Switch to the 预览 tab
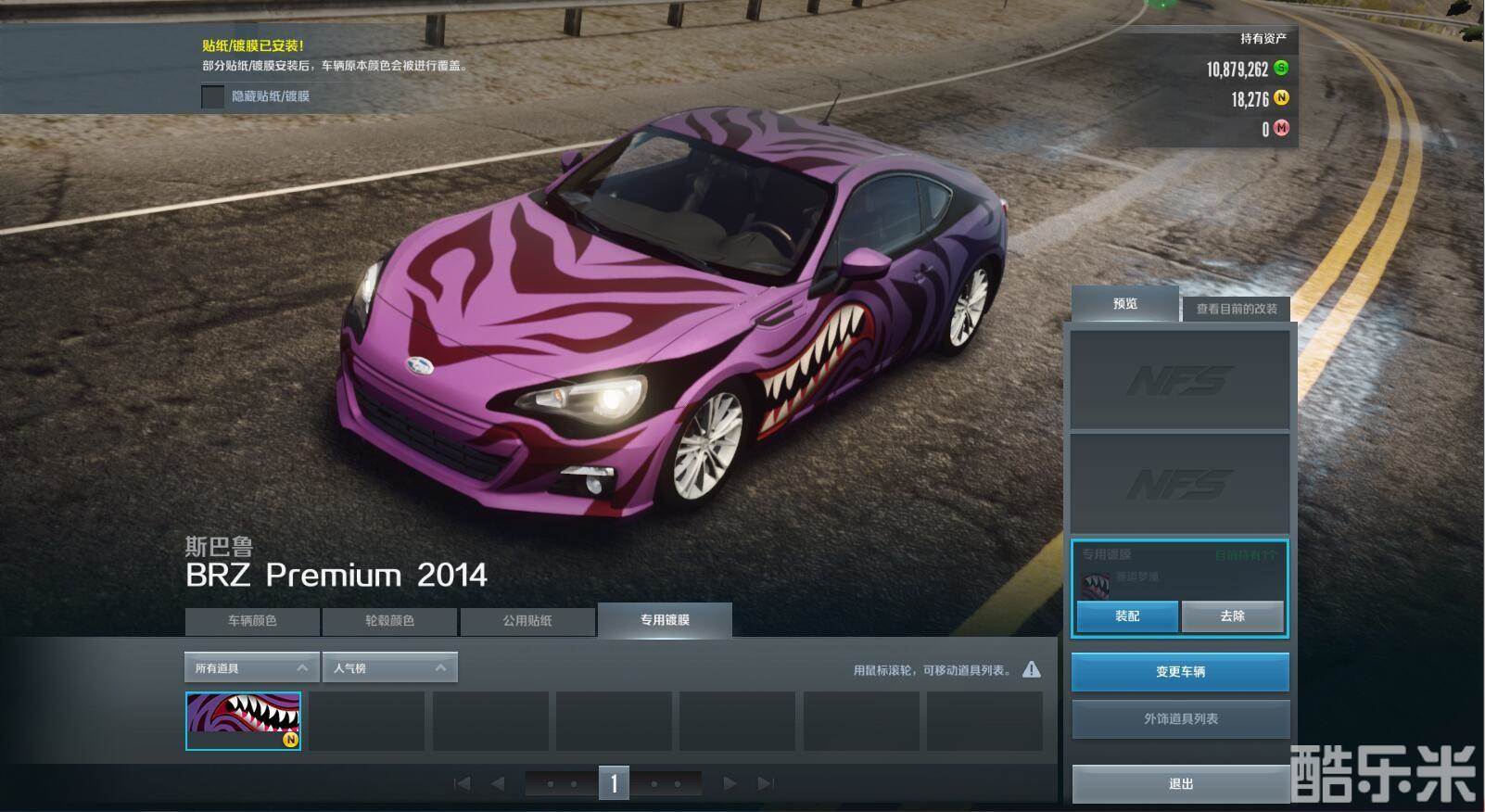This screenshot has width=1485, height=812. click(x=1125, y=304)
